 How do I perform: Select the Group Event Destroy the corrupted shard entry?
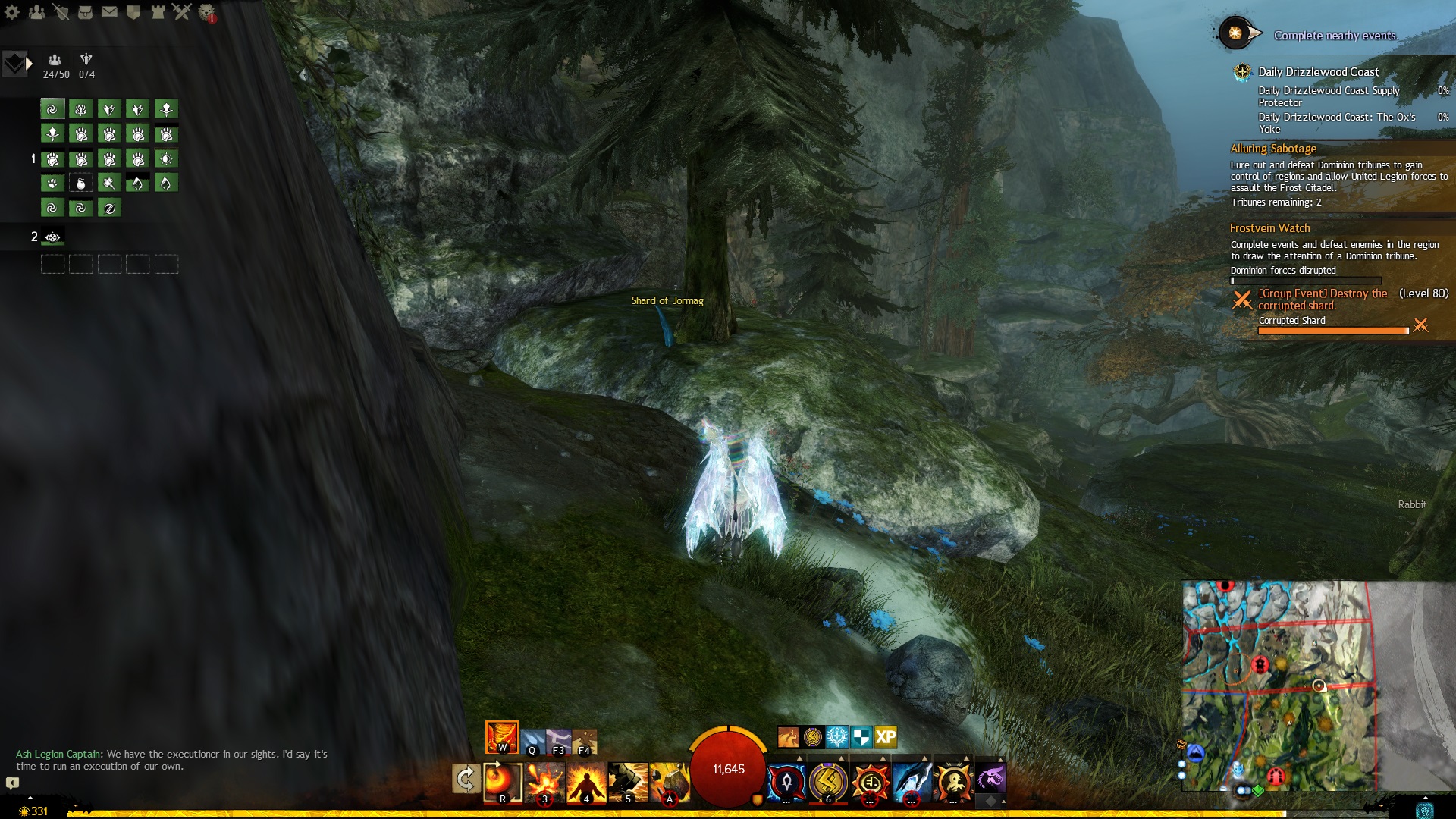click(1323, 300)
